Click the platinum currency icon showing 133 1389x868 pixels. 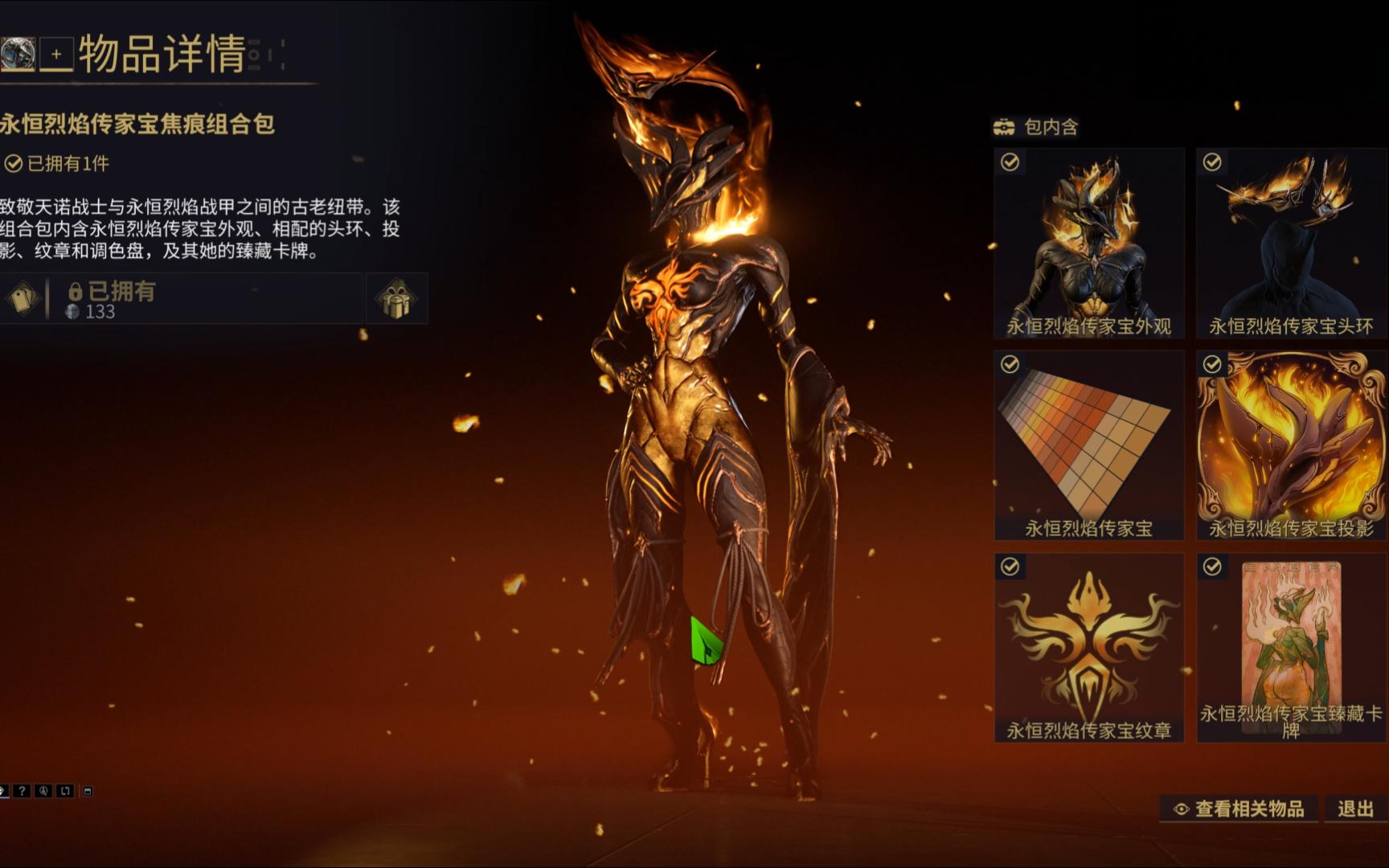point(74,313)
